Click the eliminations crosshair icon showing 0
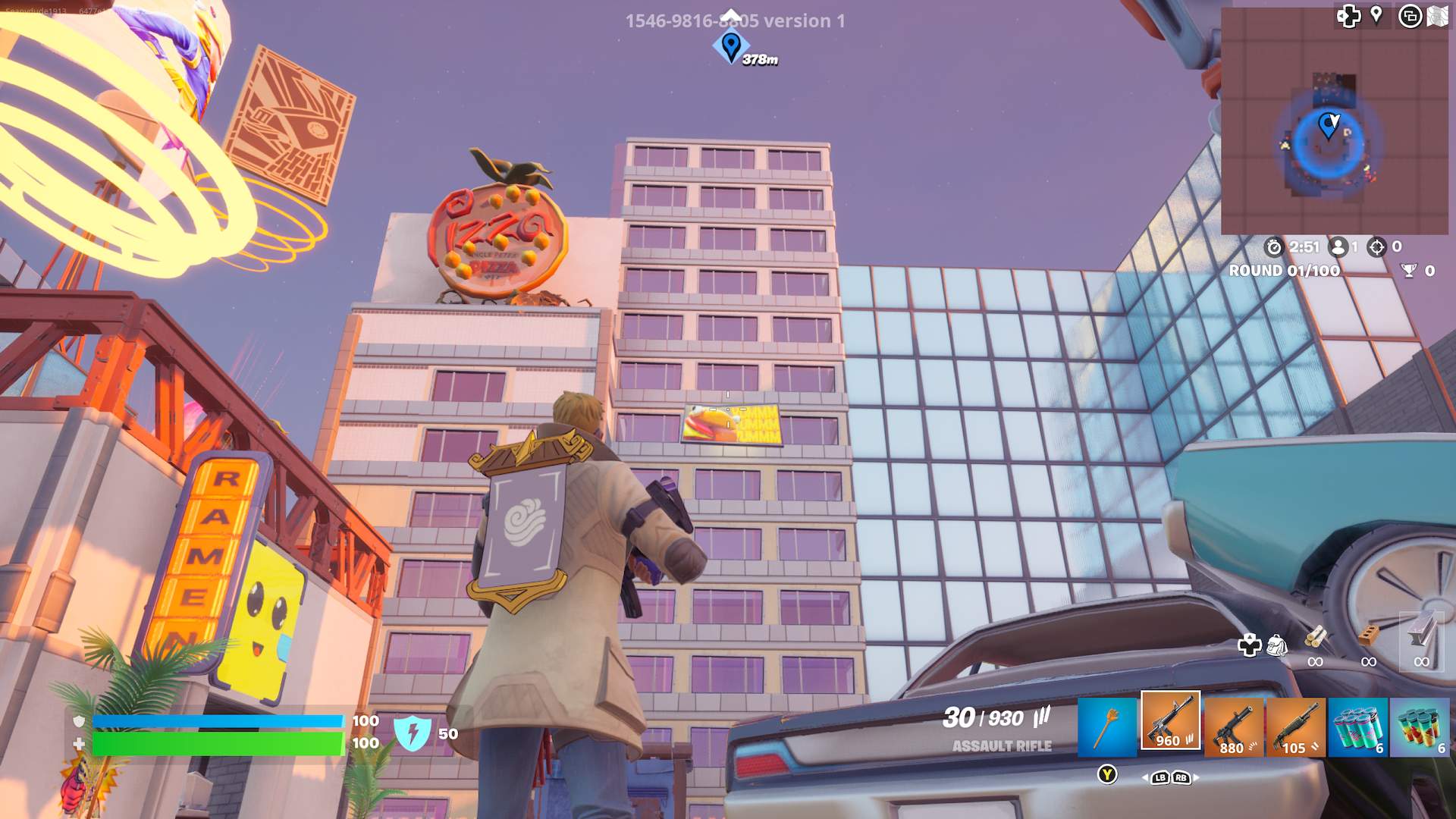1456x819 pixels. [x=1376, y=247]
